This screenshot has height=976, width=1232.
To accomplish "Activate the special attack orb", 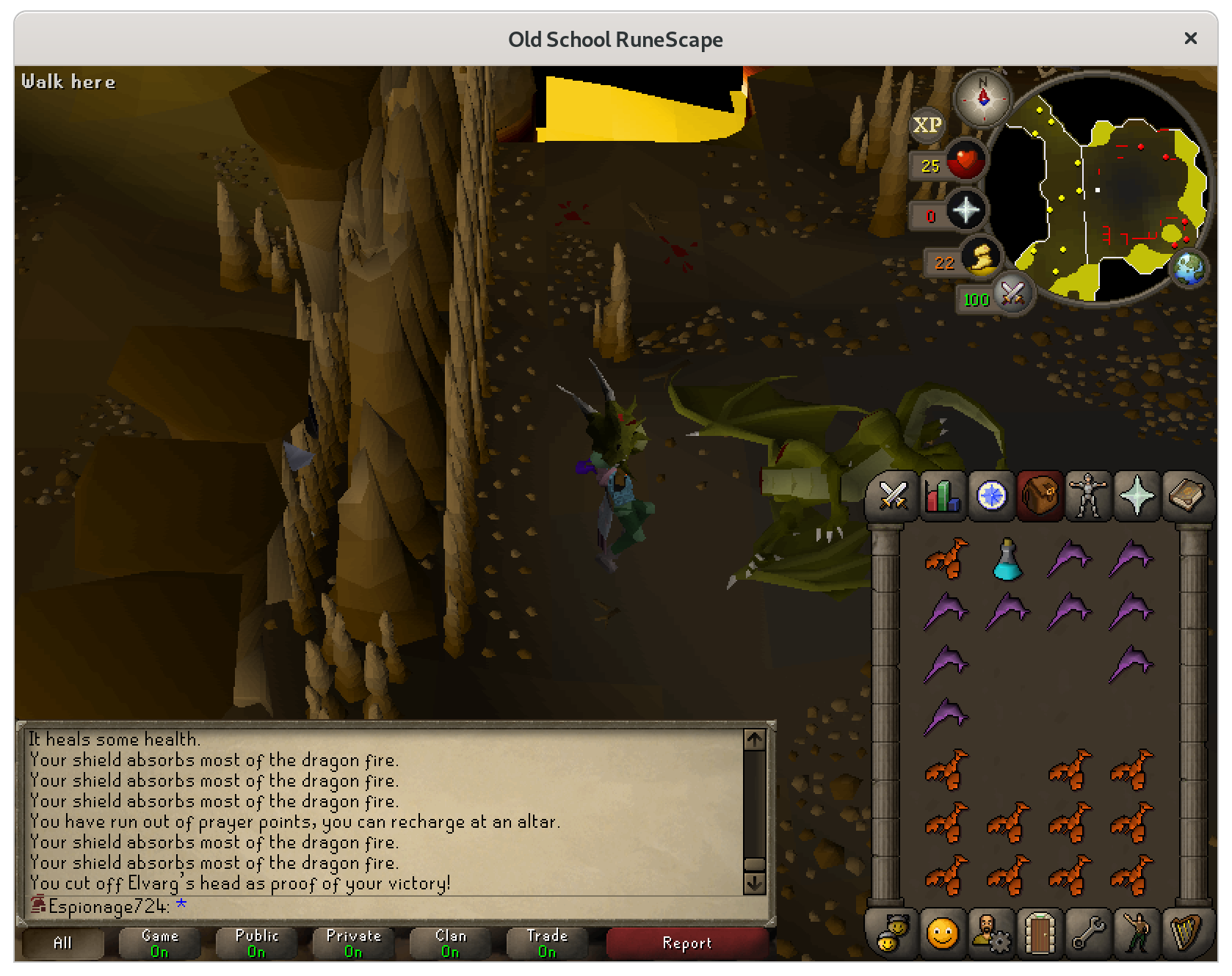I will pyautogui.click(x=1012, y=295).
